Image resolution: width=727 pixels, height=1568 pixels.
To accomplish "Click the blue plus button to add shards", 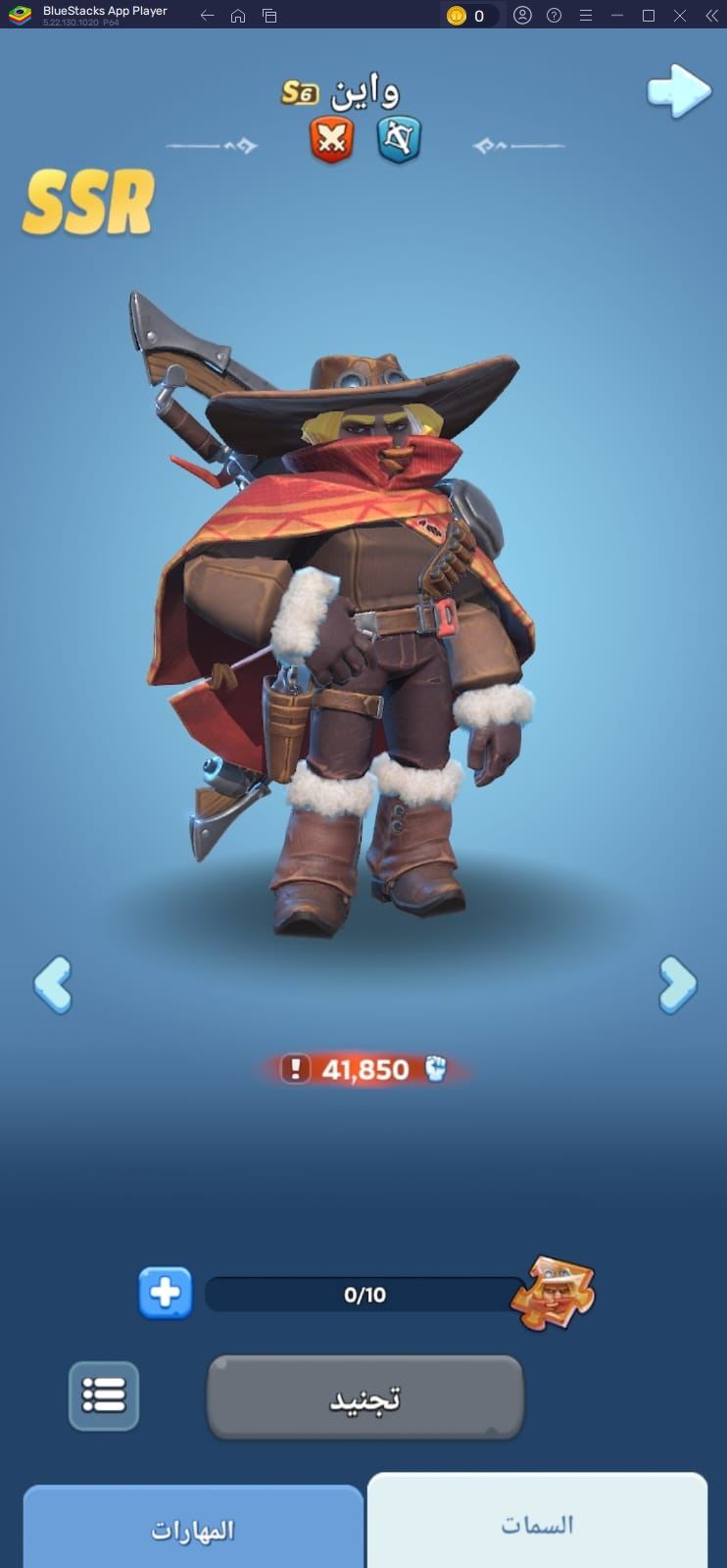I will click(x=165, y=1294).
